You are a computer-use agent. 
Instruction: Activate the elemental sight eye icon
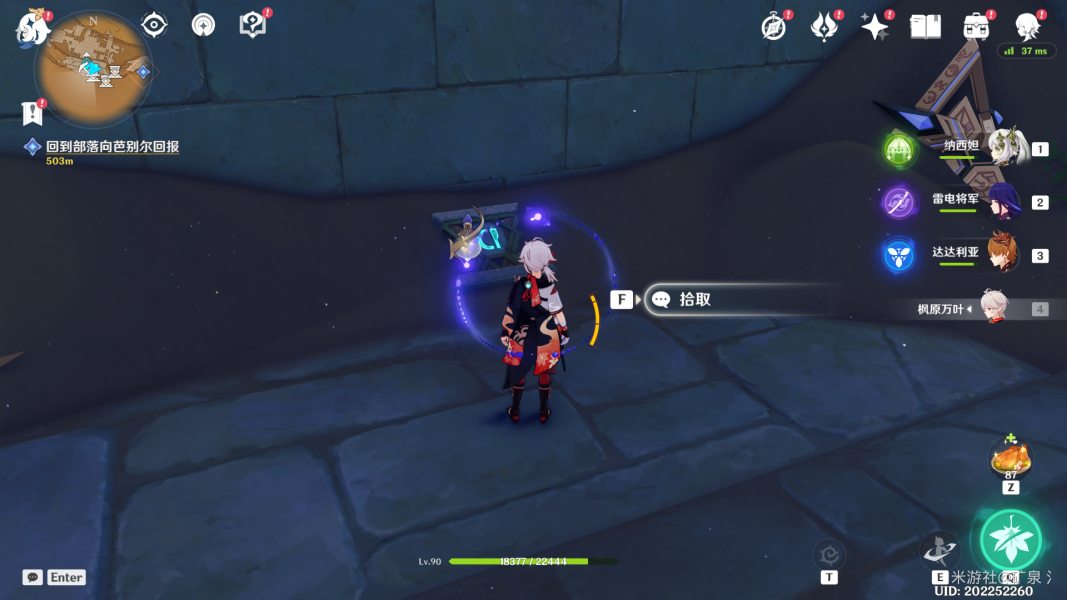(154, 25)
